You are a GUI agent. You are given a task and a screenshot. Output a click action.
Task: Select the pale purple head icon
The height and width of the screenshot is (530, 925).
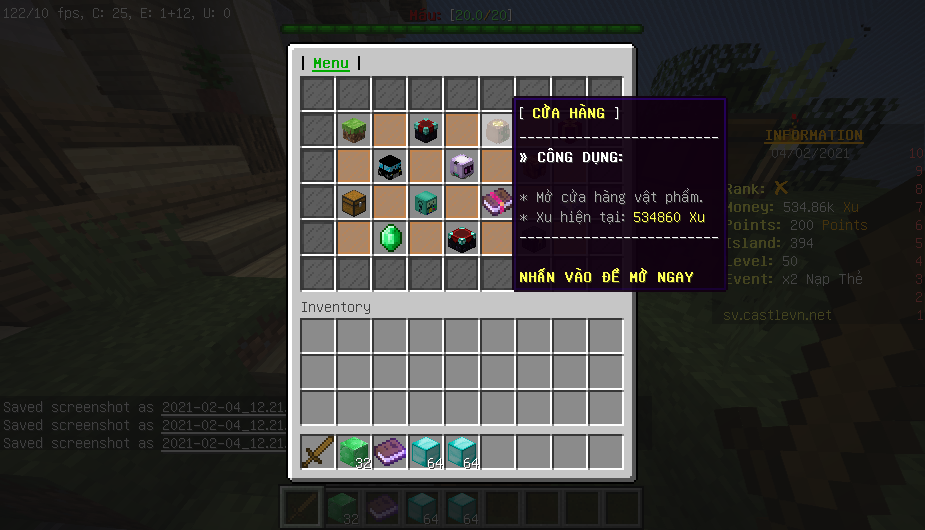[x=461, y=166]
